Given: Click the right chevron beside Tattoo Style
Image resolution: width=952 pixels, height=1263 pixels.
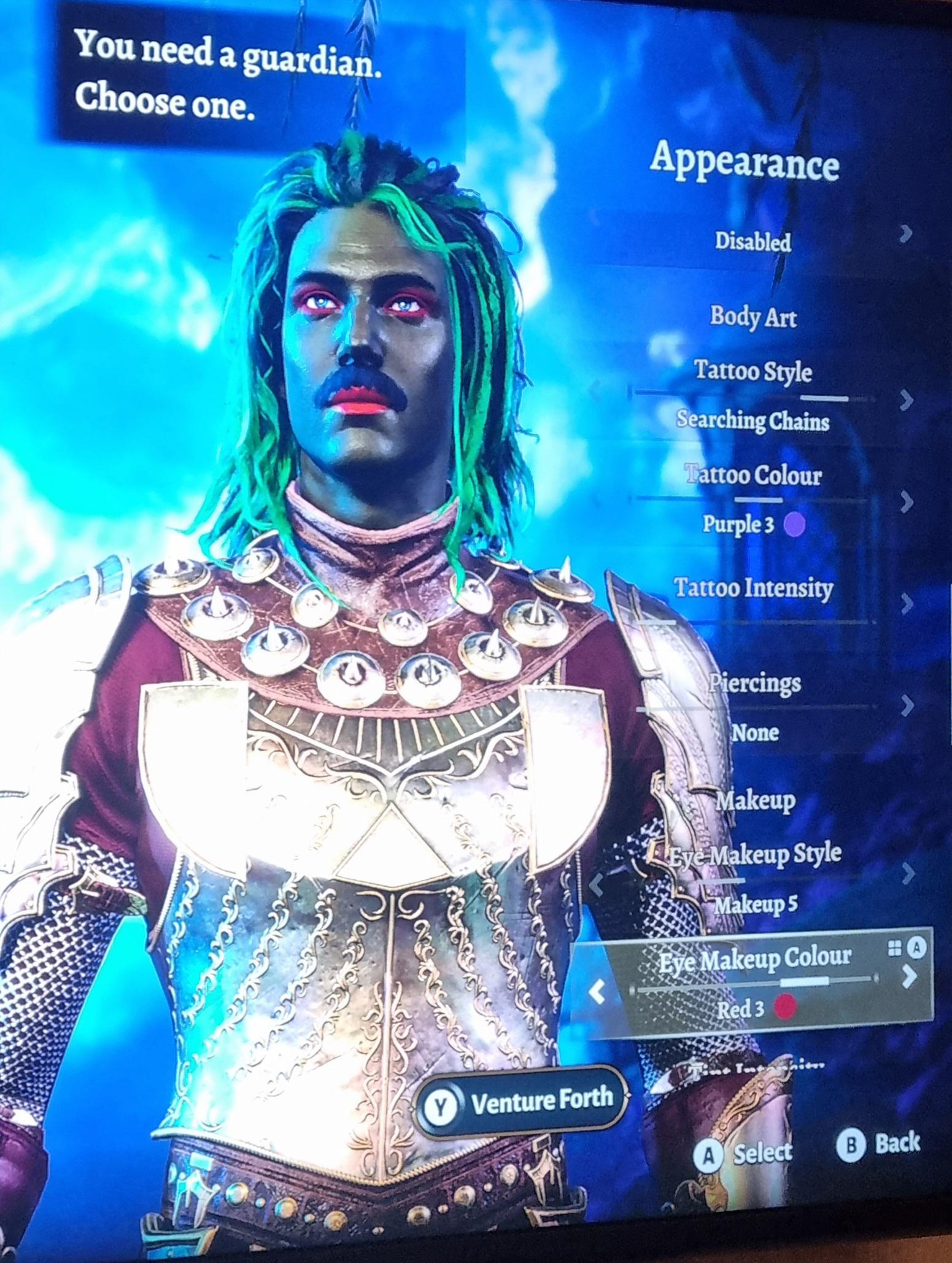Looking at the screenshot, I should tap(905, 398).
